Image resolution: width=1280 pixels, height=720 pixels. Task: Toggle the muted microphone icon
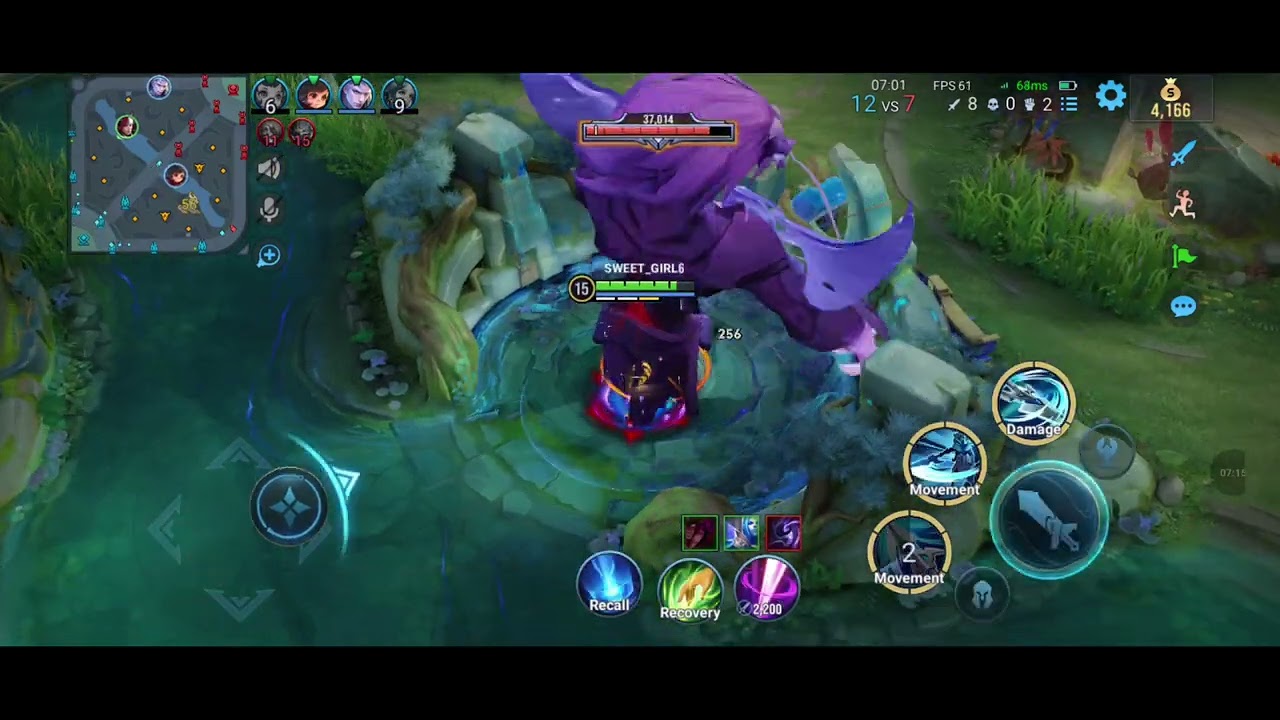click(269, 210)
